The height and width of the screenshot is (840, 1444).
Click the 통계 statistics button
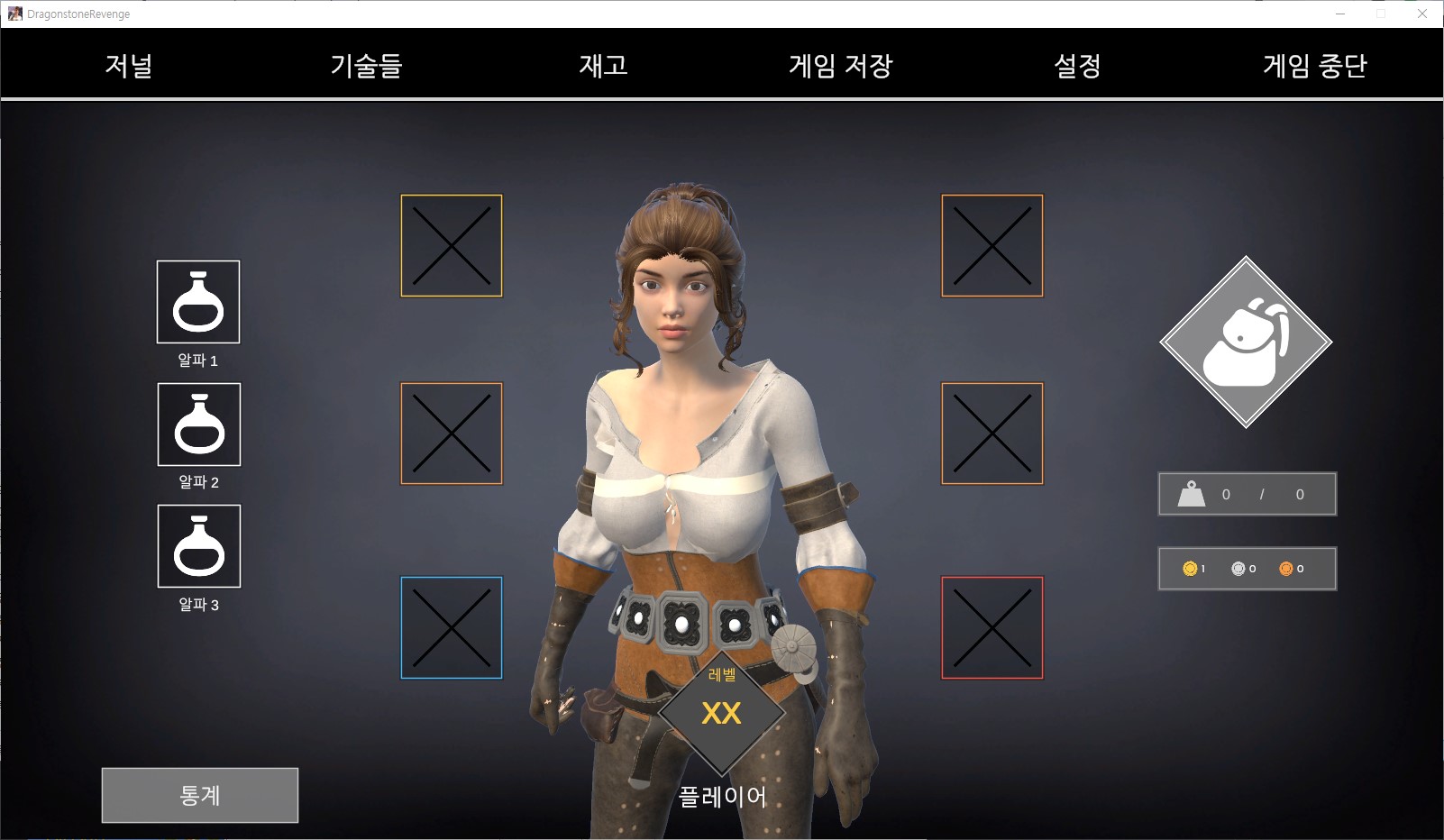200,795
